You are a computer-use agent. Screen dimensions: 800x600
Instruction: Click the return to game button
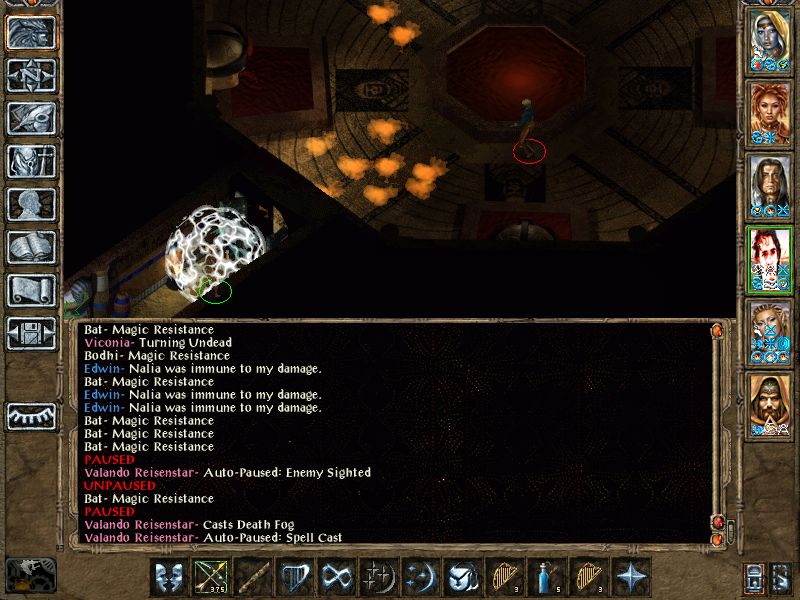[x=30, y=33]
